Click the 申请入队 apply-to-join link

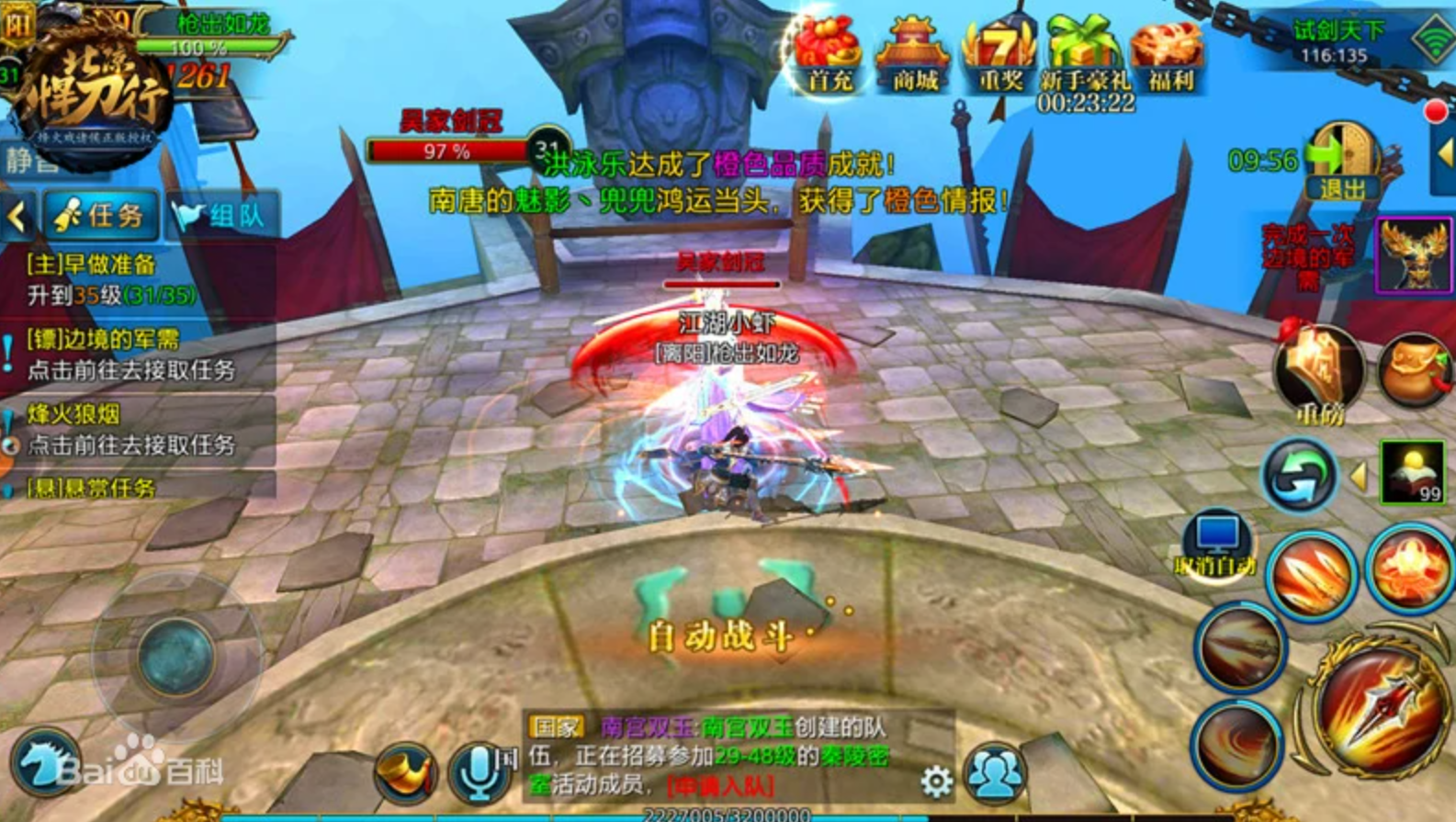[x=721, y=786]
